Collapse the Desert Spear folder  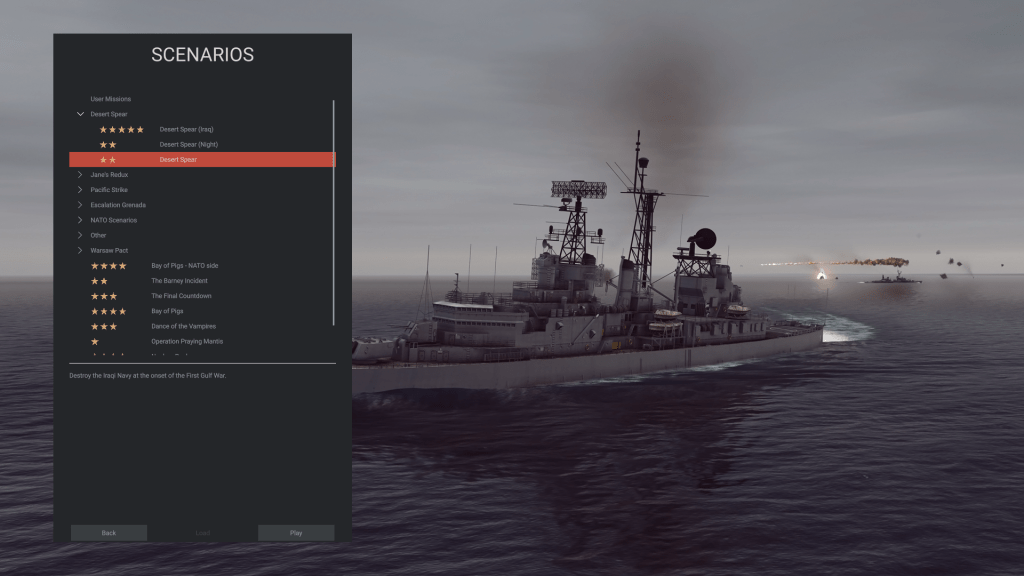(80, 114)
